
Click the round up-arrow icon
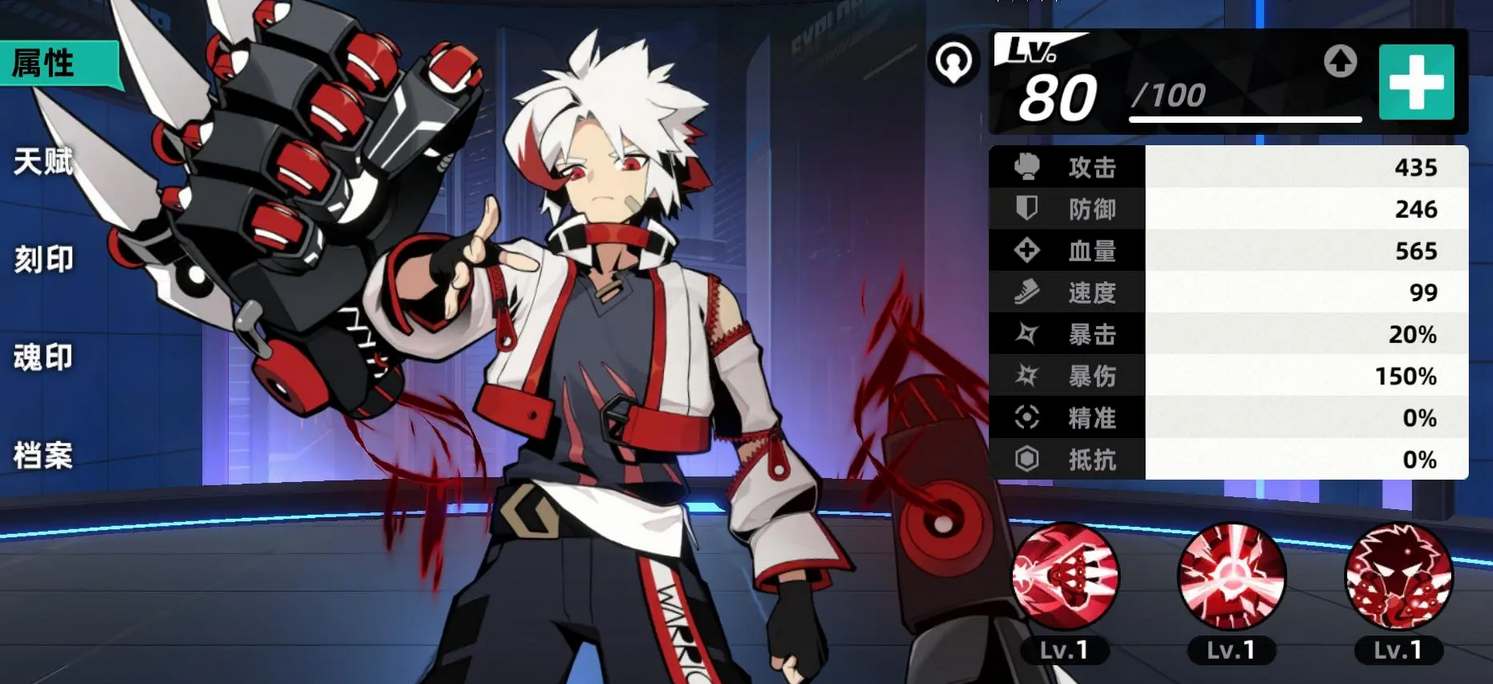(1340, 62)
